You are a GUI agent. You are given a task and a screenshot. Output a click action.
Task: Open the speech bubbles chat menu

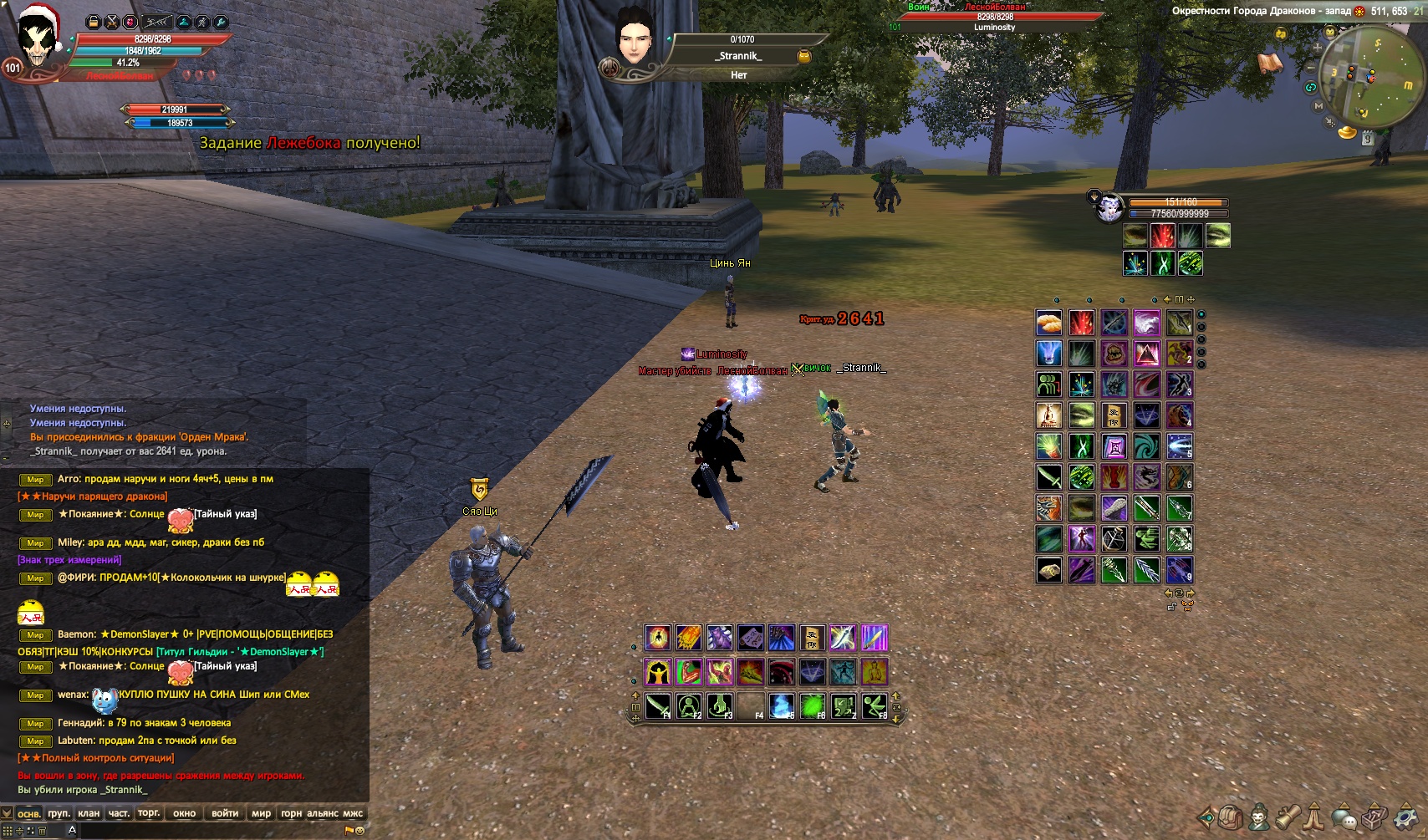pyautogui.click(x=1344, y=817)
